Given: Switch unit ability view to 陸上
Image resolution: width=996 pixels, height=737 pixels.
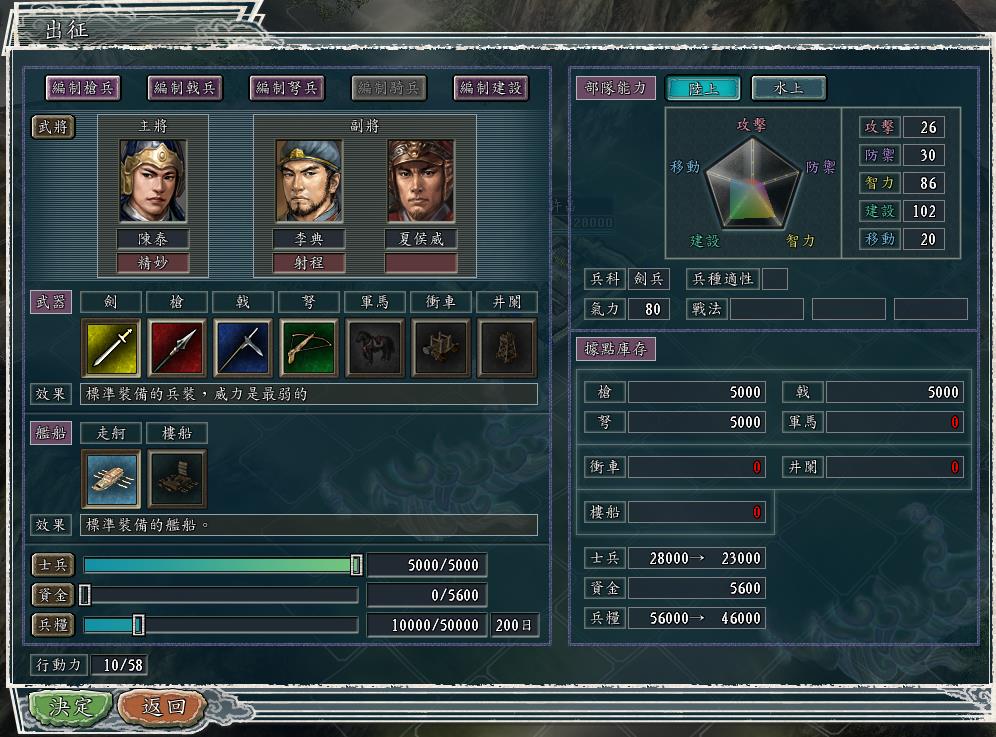Looking at the screenshot, I should point(702,88).
